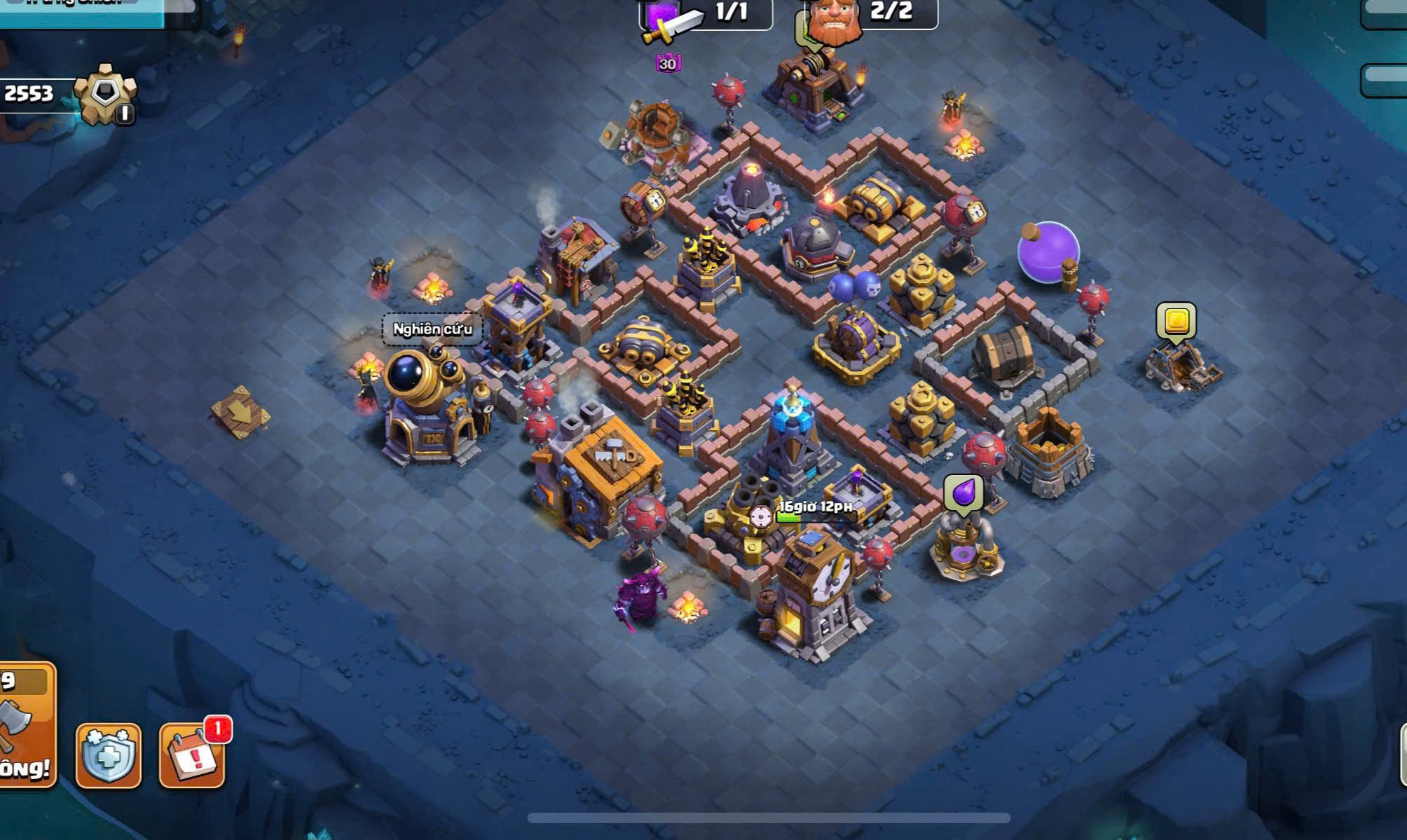Tap the trophy league badge icon

(105, 95)
